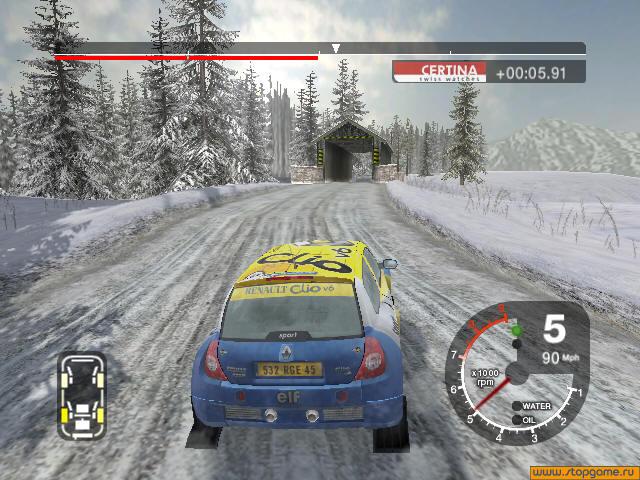
Task: Click the white stage progress marker triangle
Action: pyautogui.click(x=336, y=48)
